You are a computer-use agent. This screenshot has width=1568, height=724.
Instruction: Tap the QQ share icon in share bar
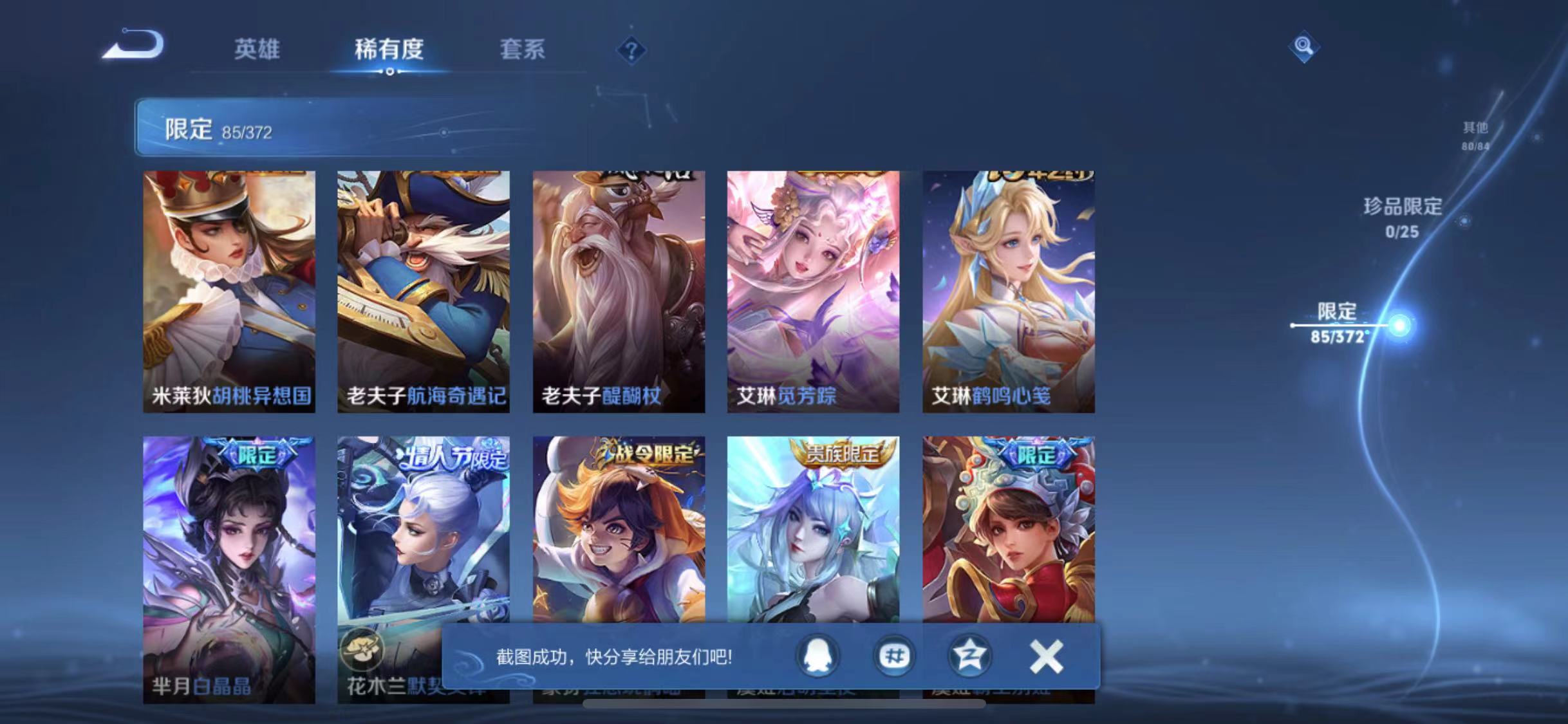816,657
